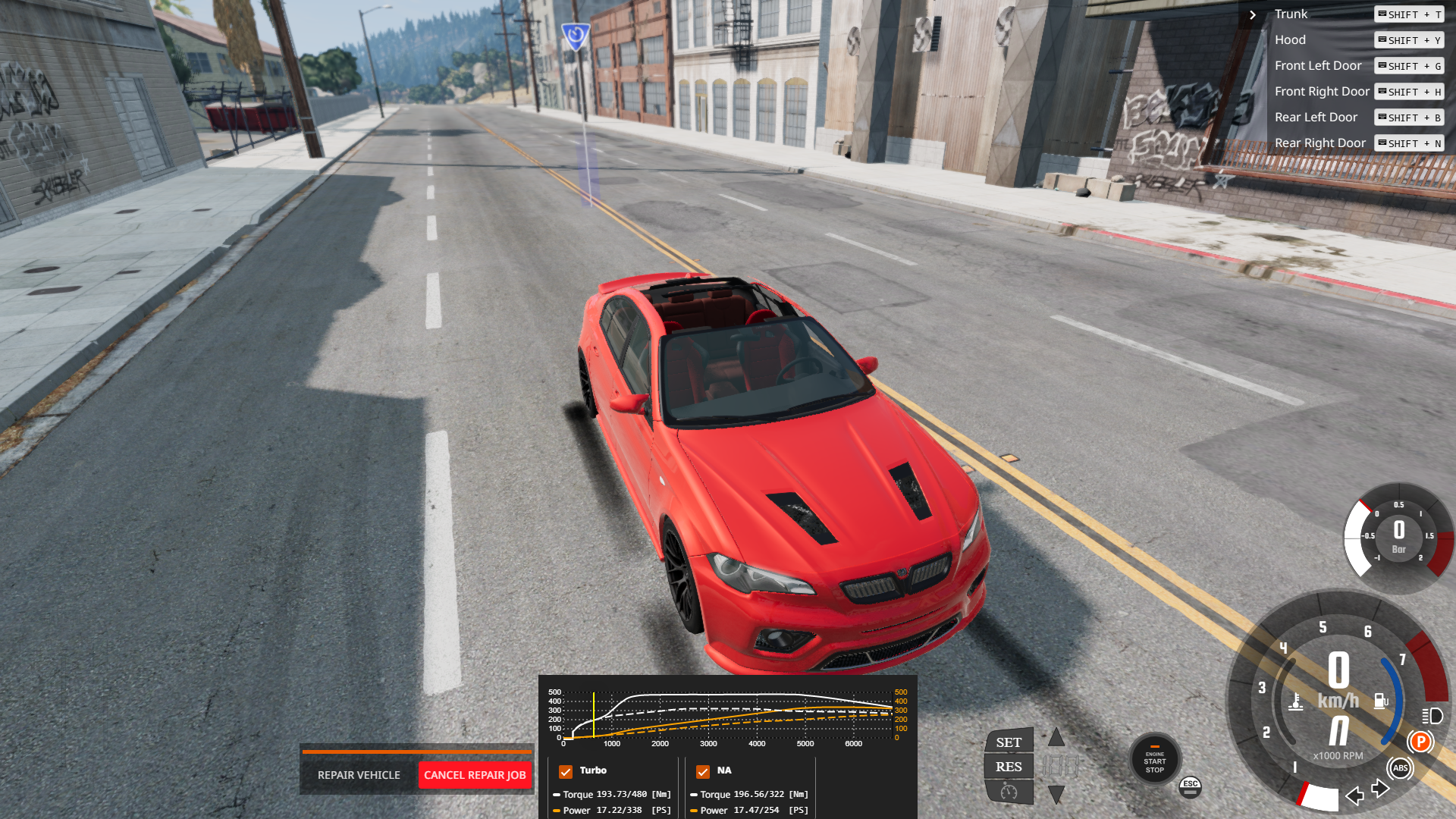Decrease cruise speed with down arrow

point(1056,794)
